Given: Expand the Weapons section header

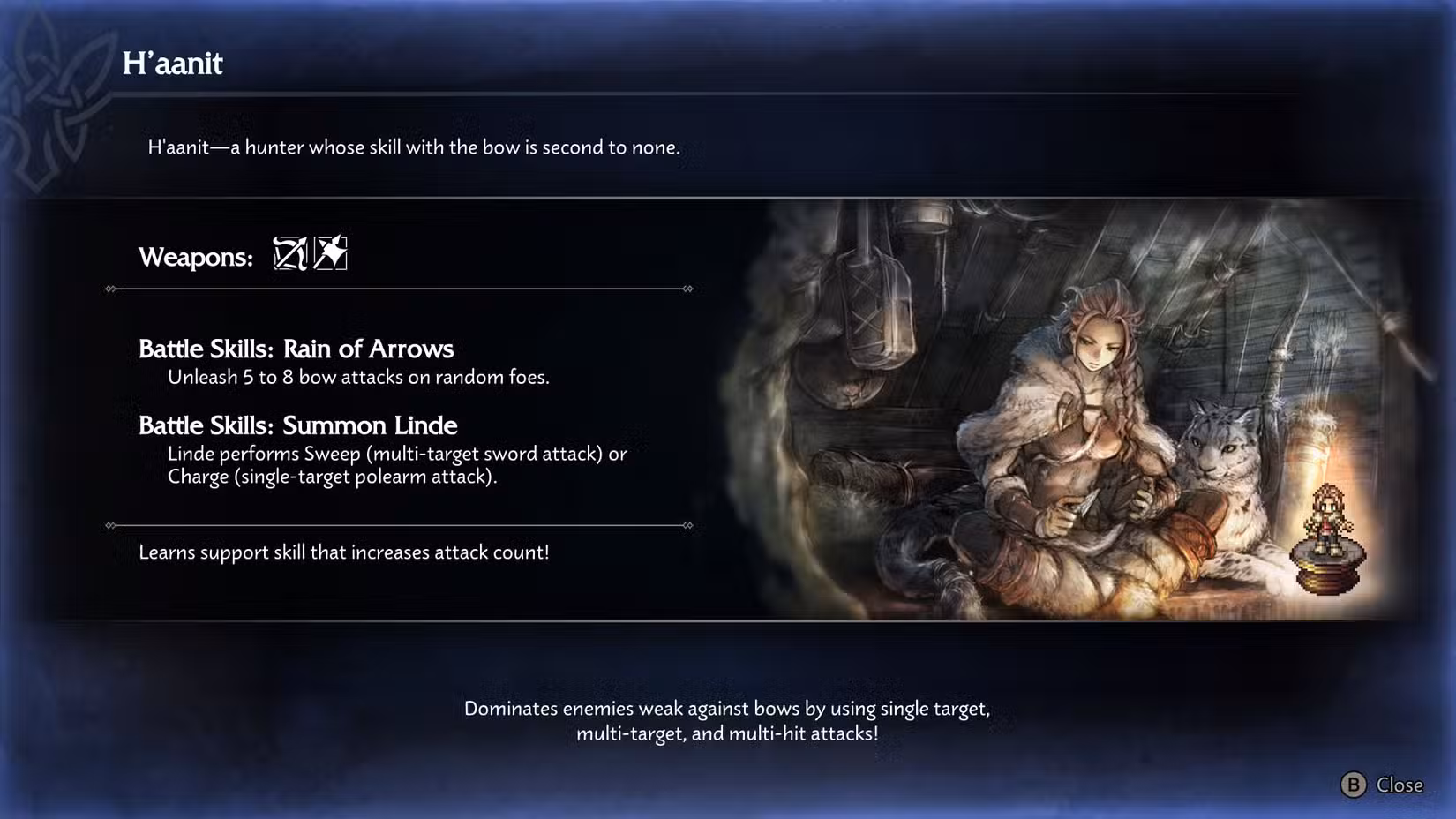Looking at the screenshot, I should pos(195,257).
